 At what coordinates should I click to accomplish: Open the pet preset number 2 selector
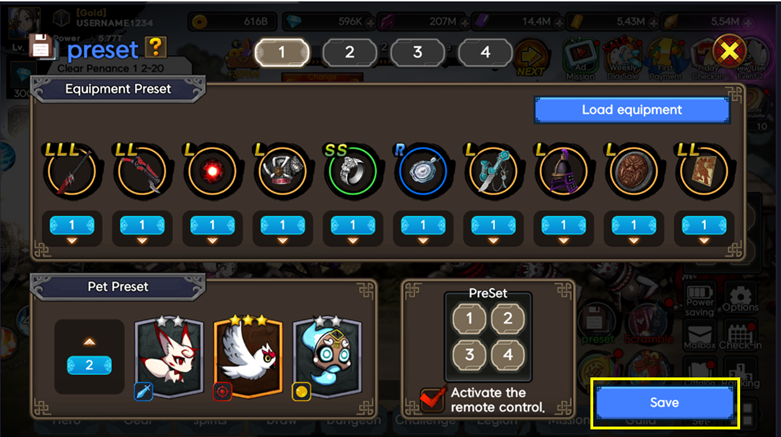89,365
